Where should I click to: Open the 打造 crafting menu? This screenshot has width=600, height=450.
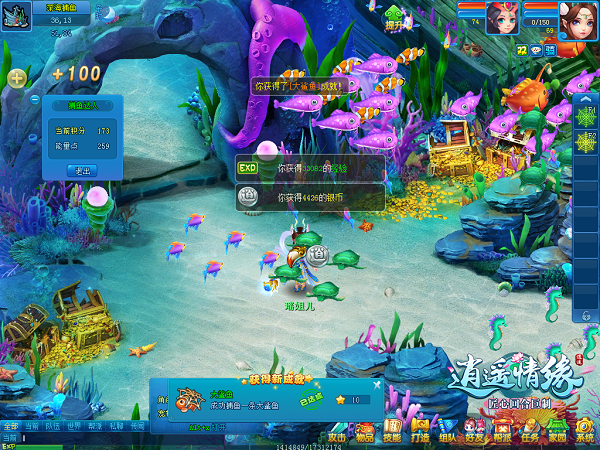[x=420, y=433]
